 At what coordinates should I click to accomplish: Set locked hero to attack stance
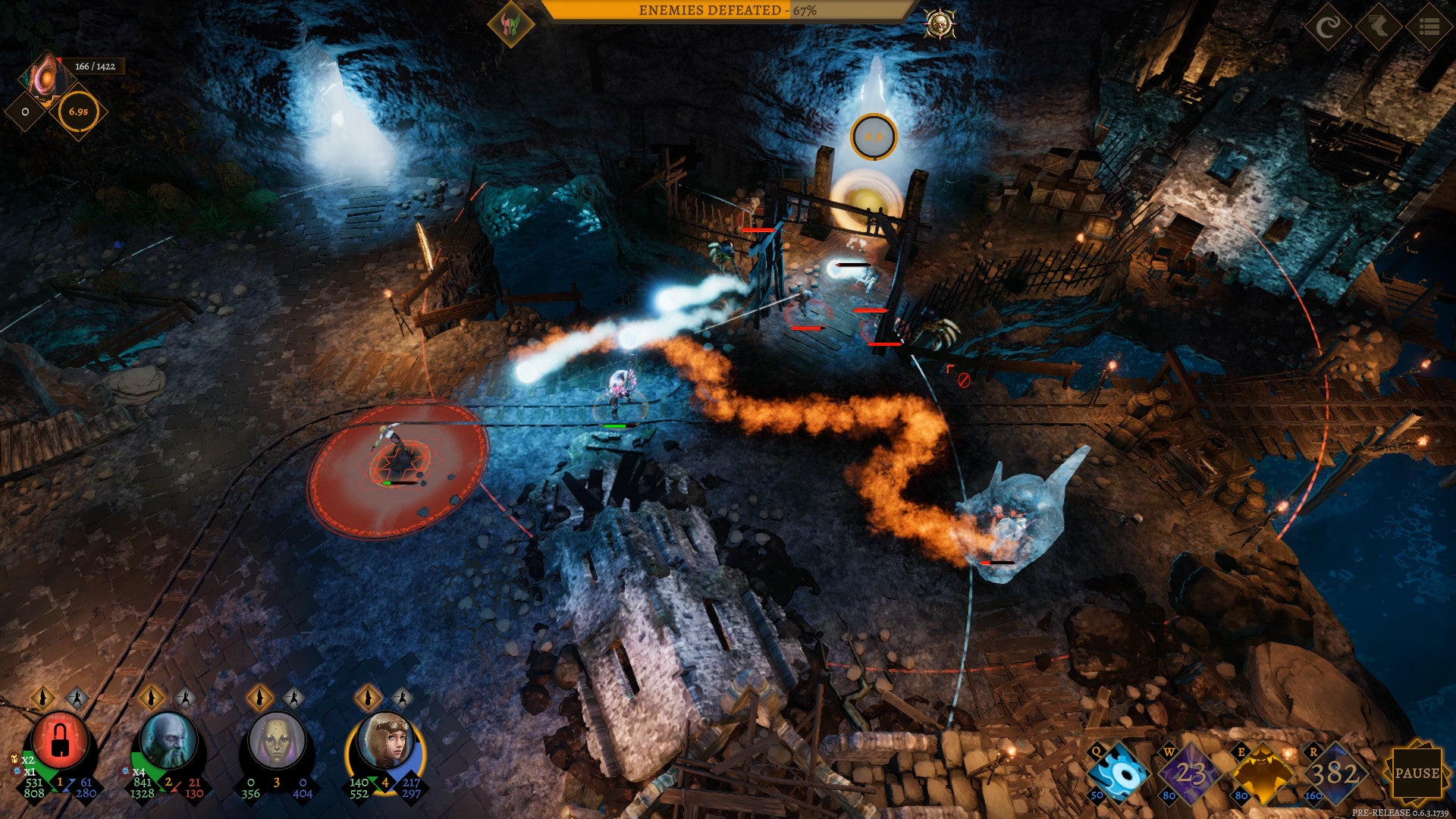77,697
